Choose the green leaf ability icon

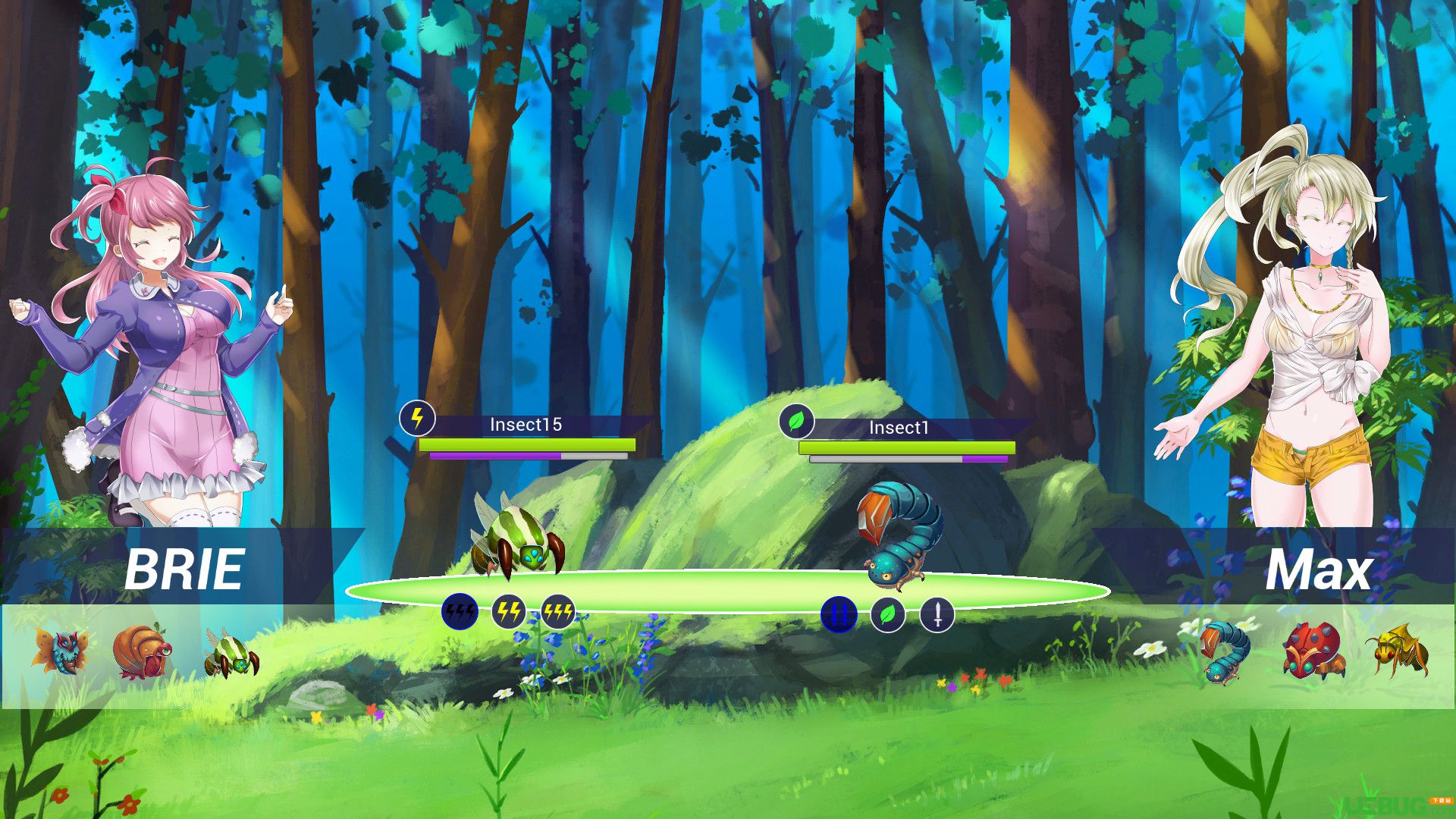(x=888, y=614)
